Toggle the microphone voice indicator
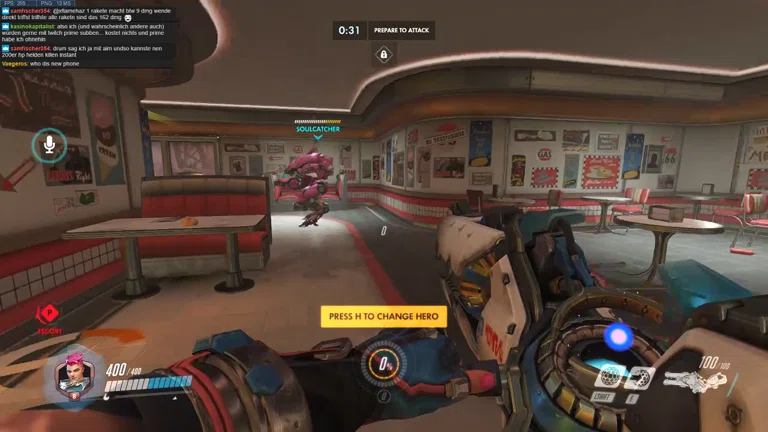768x432 pixels. [46, 146]
